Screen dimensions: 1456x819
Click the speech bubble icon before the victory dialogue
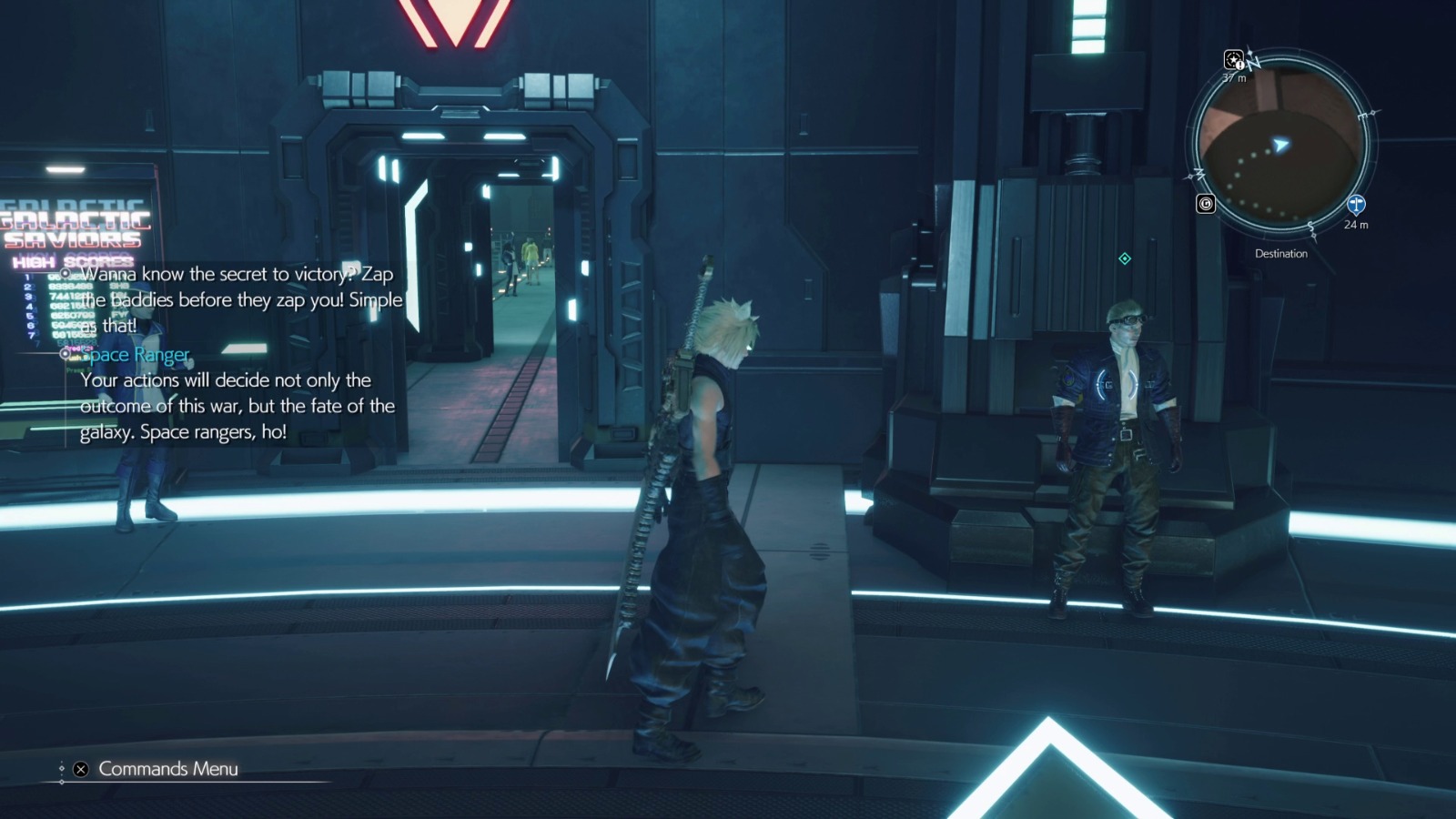click(x=65, y=271)
